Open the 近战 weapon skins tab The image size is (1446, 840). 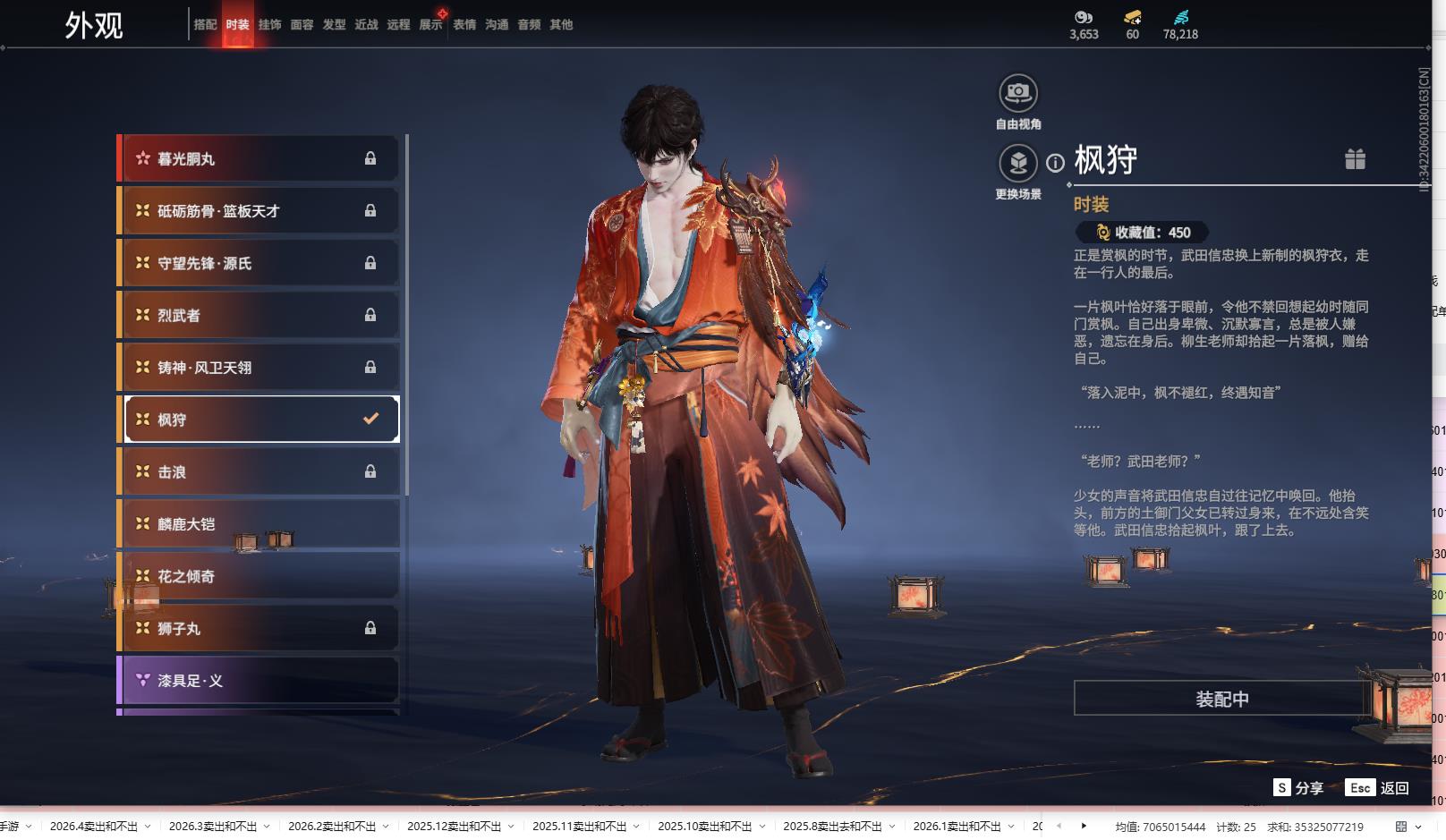click(366, 24)
